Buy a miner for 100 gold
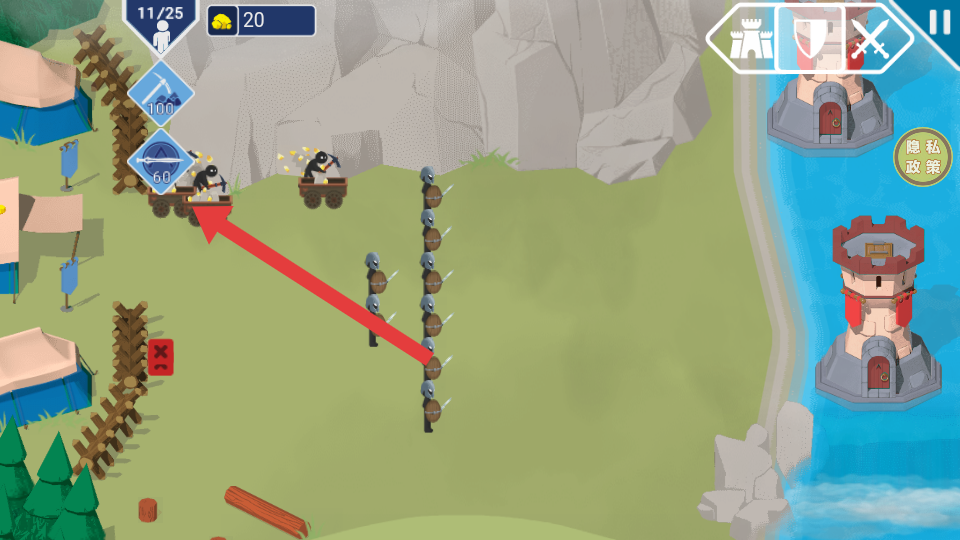Screen dimensions: 960x540 (160, 93)
